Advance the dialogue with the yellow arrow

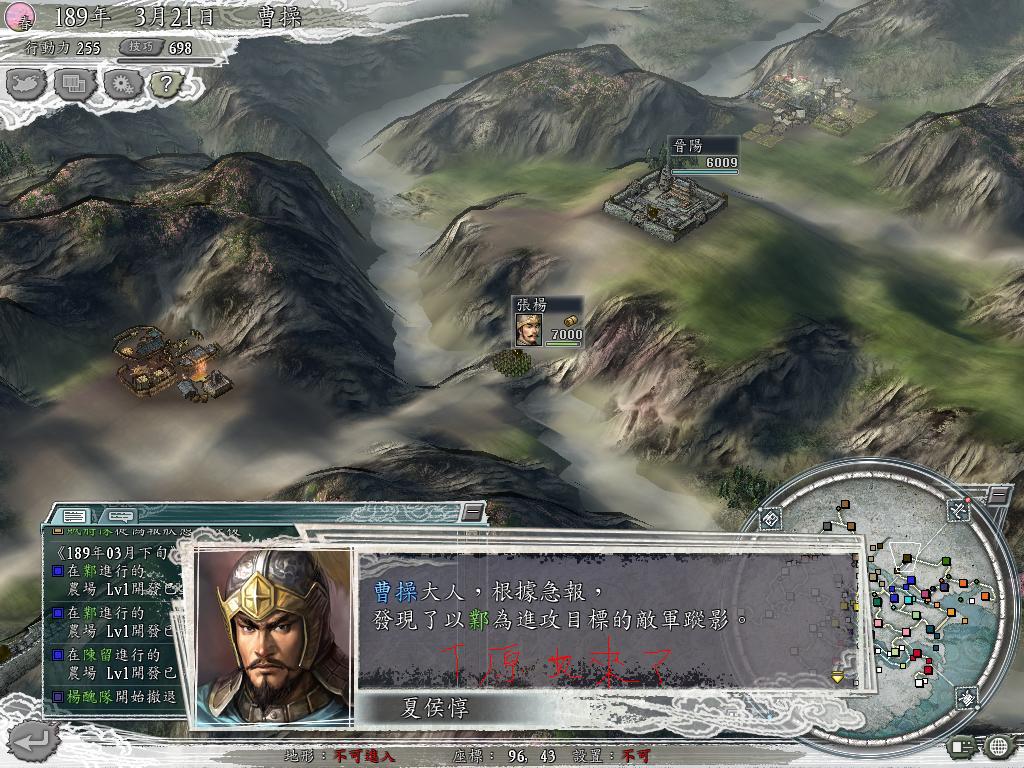(838, 677)
